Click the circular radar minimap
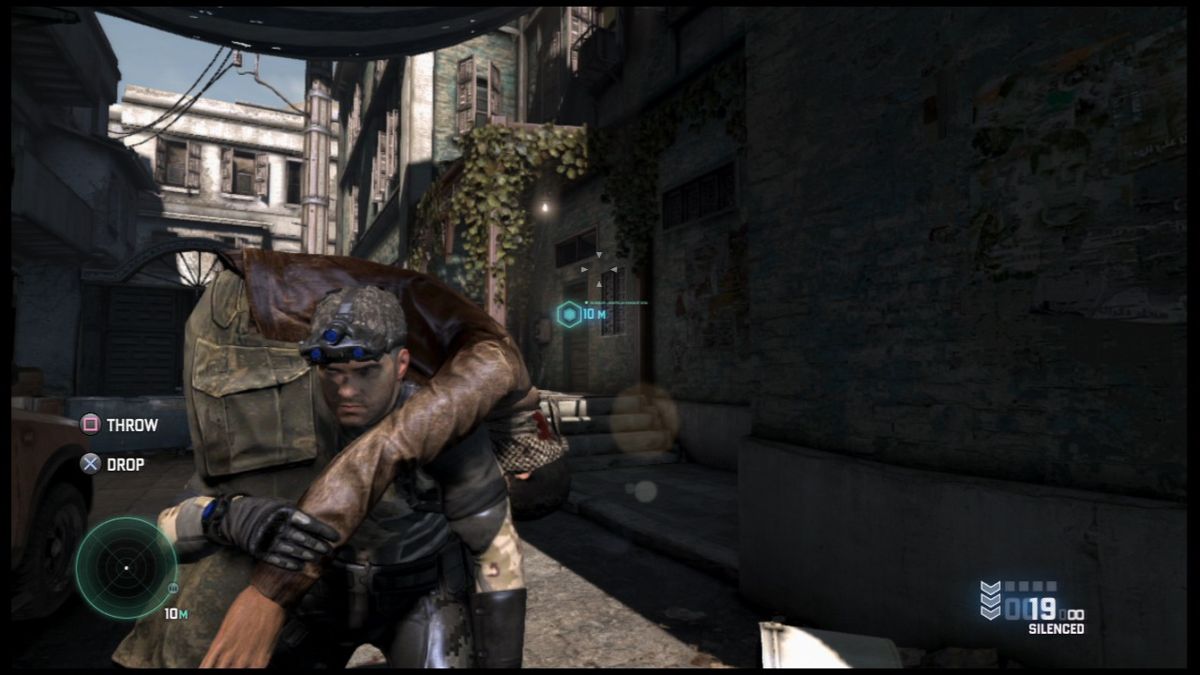This screenshot has width=1200, height=675. coord(126,568)
